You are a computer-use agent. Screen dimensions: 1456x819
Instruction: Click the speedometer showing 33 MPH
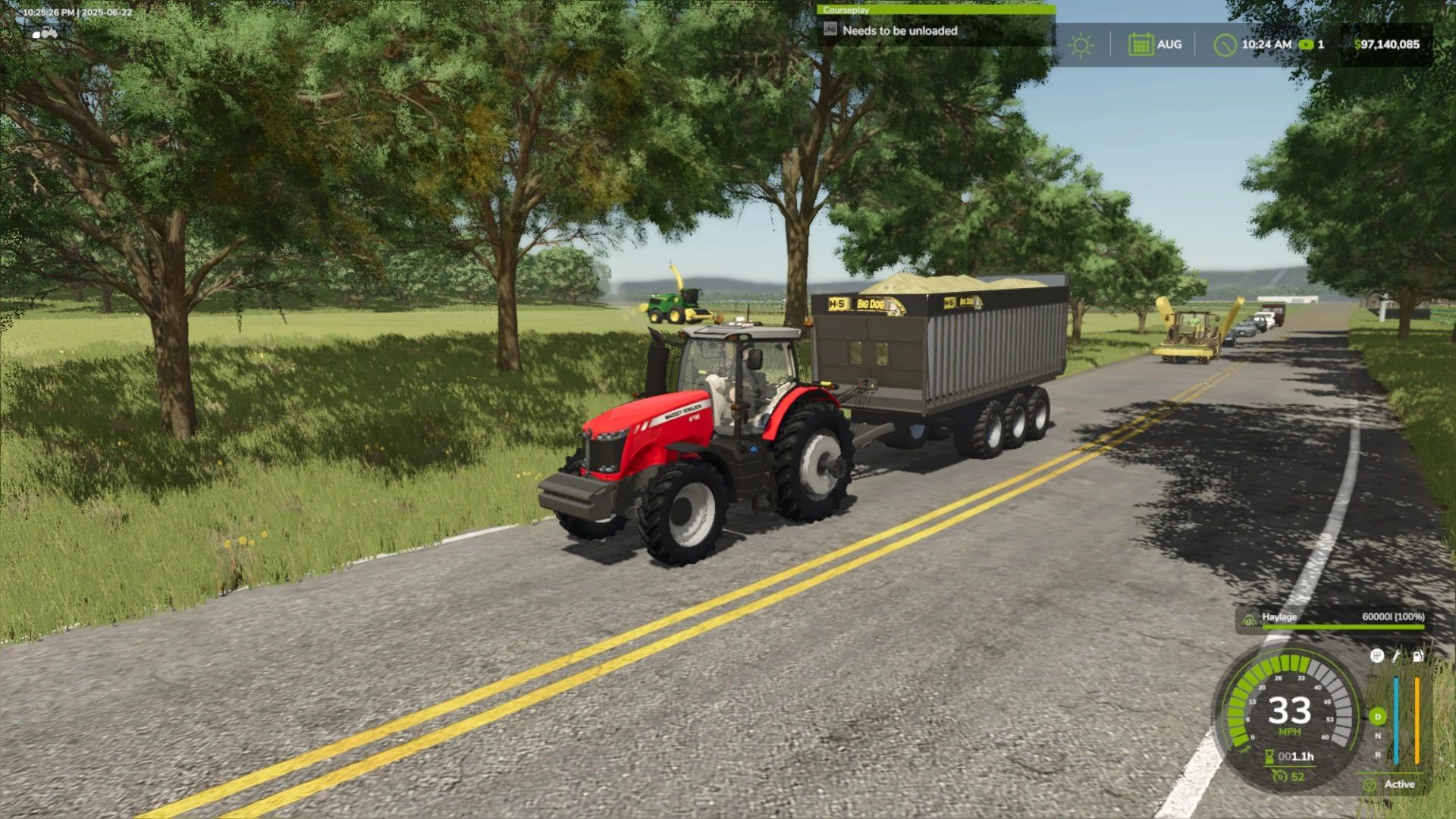pos(1289,711)
